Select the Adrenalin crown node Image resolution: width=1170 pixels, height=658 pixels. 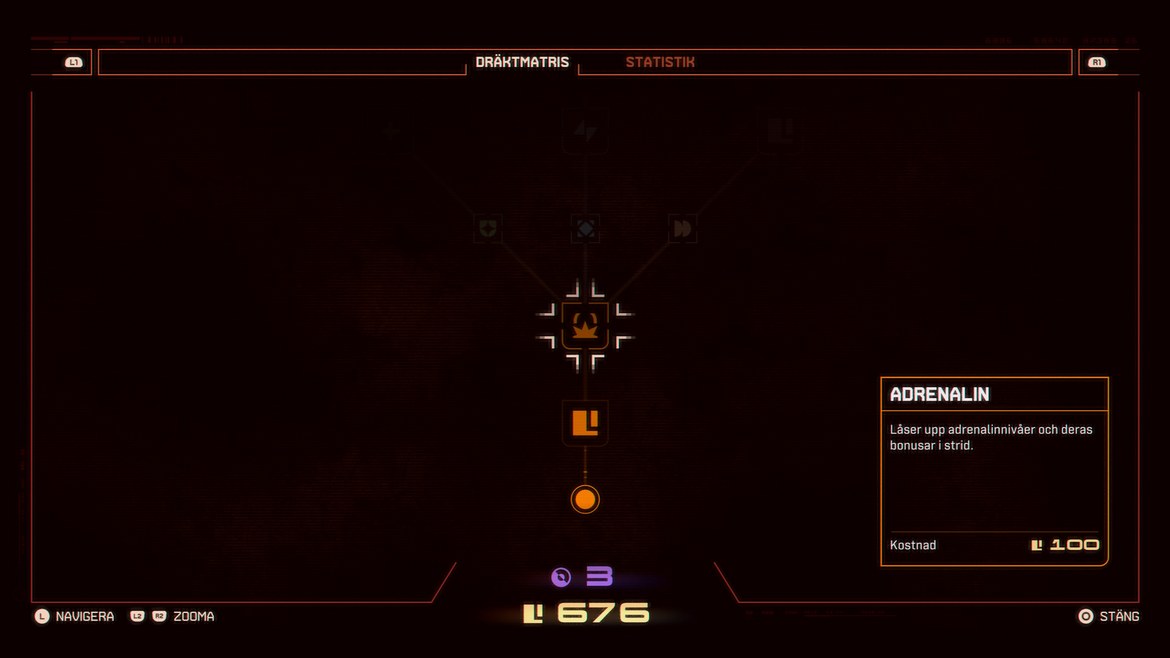click(585, 326)
